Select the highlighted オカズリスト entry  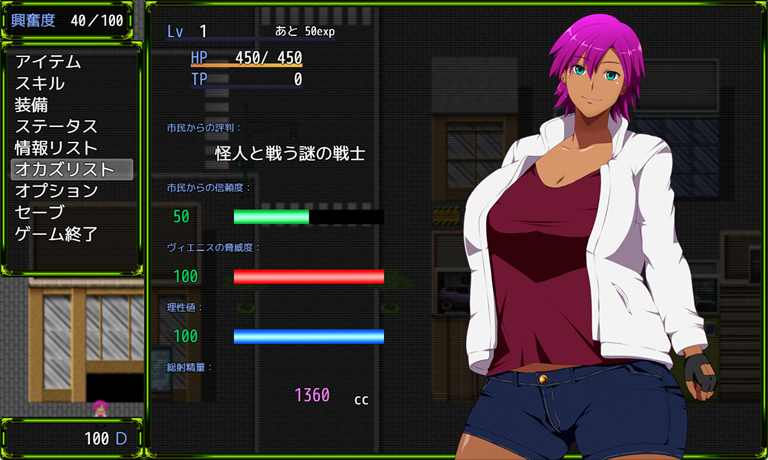pyautogui.click(x=64, y=169)
